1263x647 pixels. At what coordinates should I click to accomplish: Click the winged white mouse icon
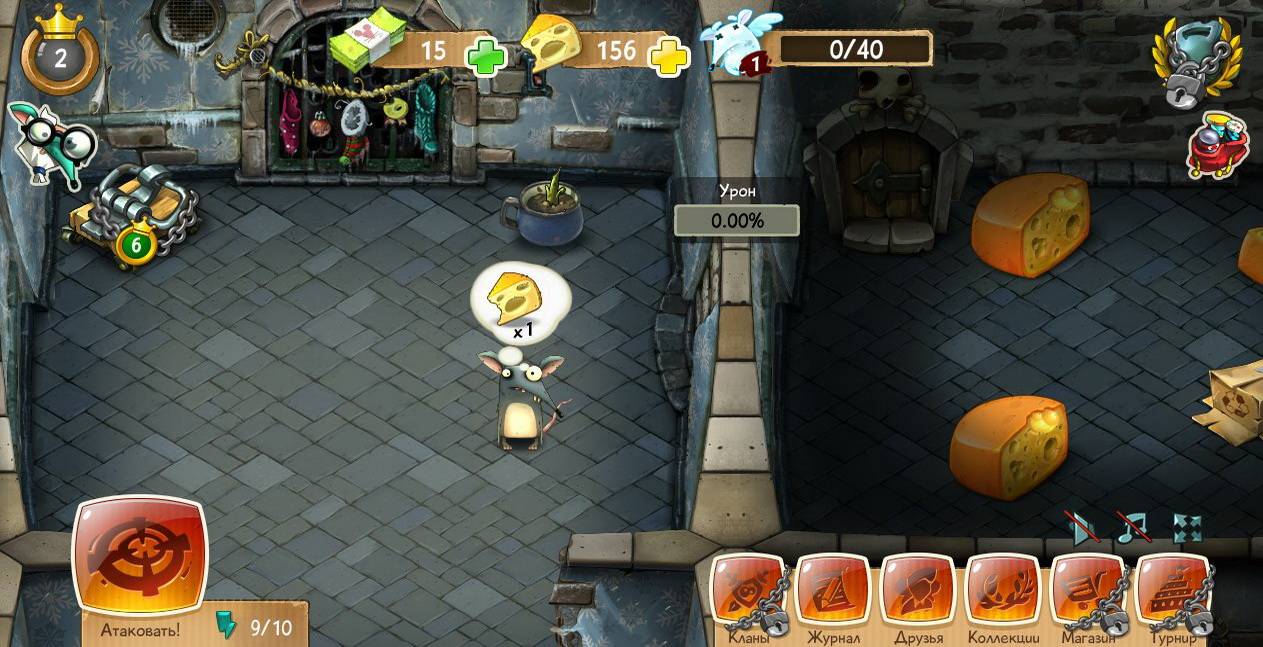click(736, 43)
